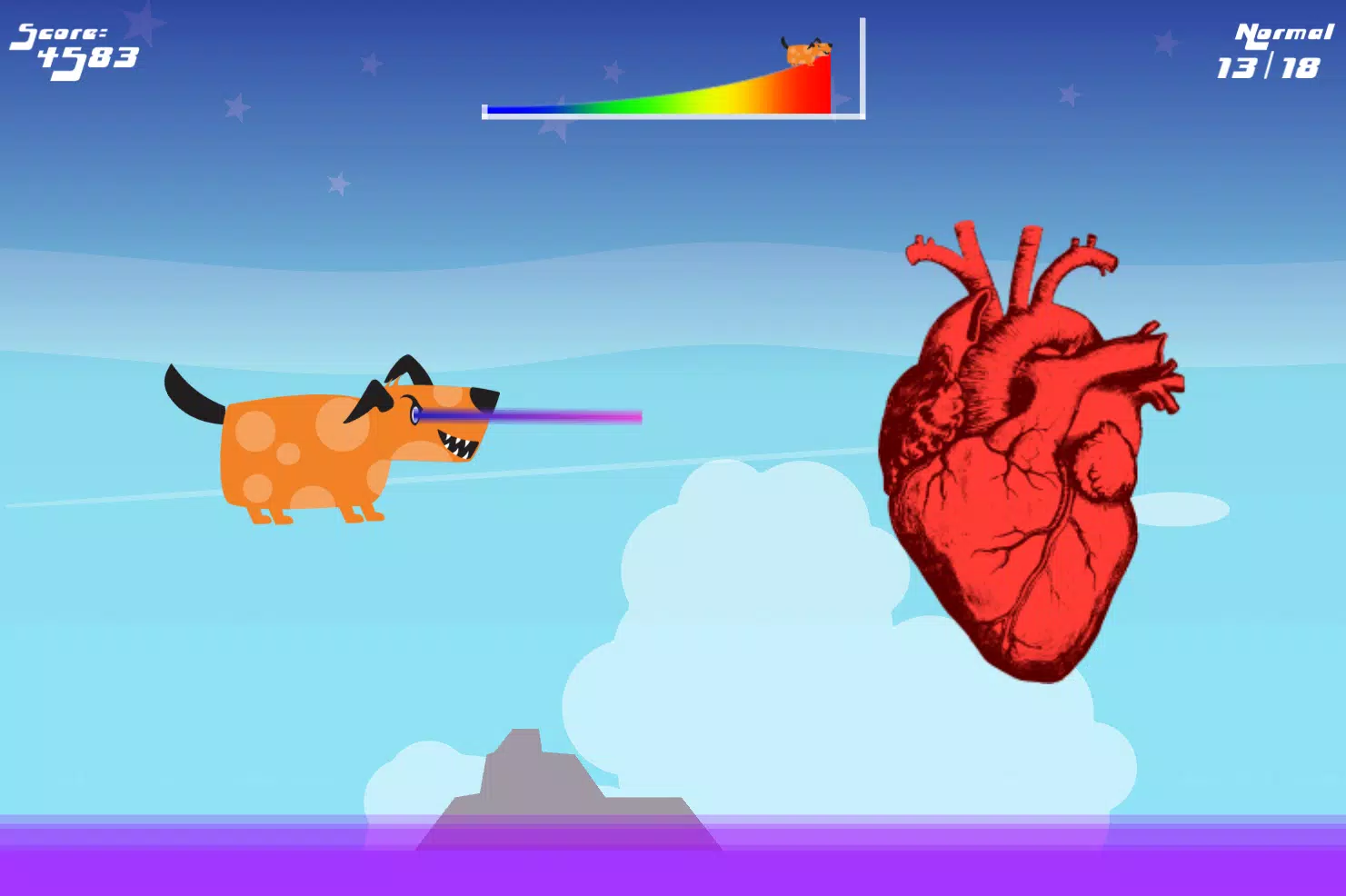Viewport: 1346px width, 896px height.
Task: Click the dog's black floppy ear
Action: pos(373,400)
